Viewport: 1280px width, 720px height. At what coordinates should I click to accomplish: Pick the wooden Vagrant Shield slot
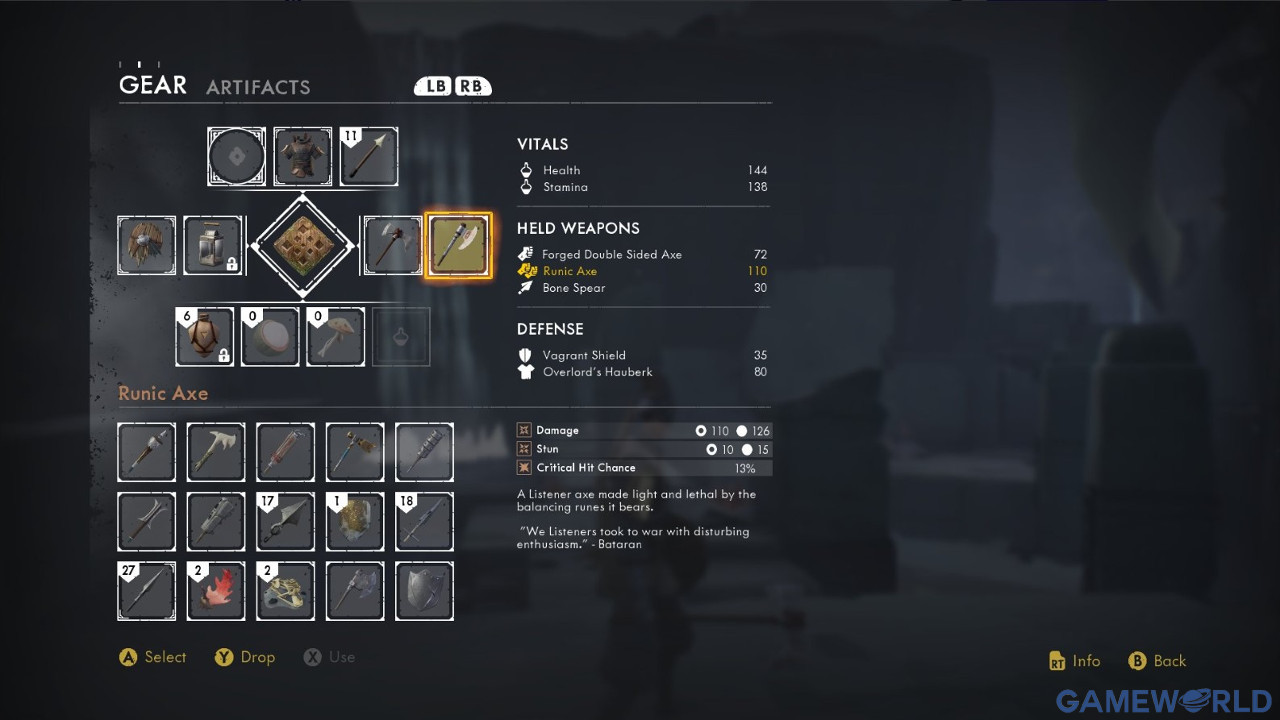pyautogui.click(x=147, y=245)
